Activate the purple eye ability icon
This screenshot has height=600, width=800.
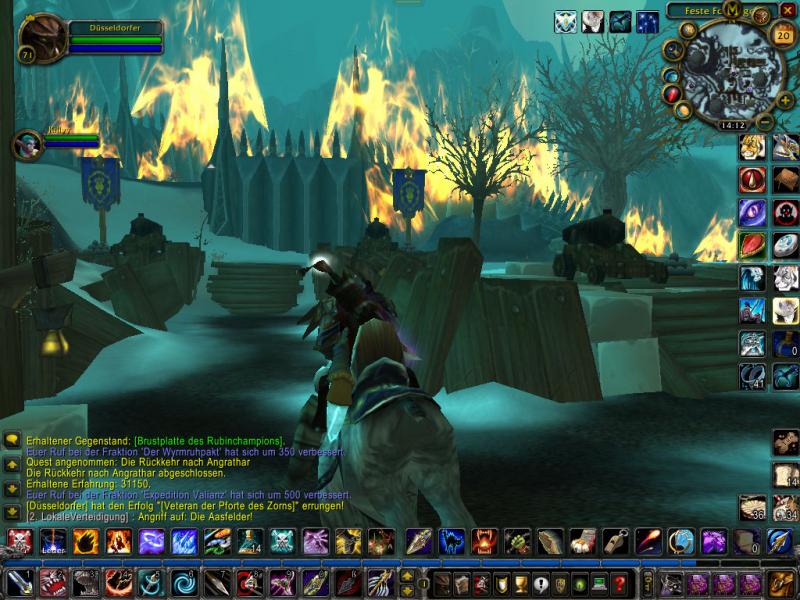click(x=752, y=212)
